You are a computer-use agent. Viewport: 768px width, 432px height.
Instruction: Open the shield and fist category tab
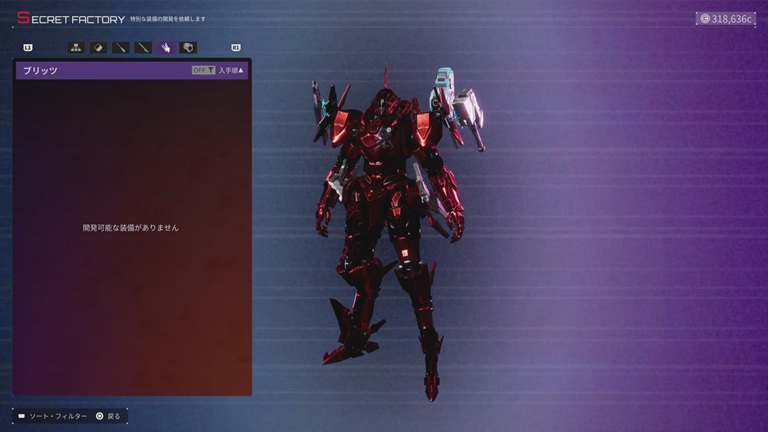pos(188,47)
